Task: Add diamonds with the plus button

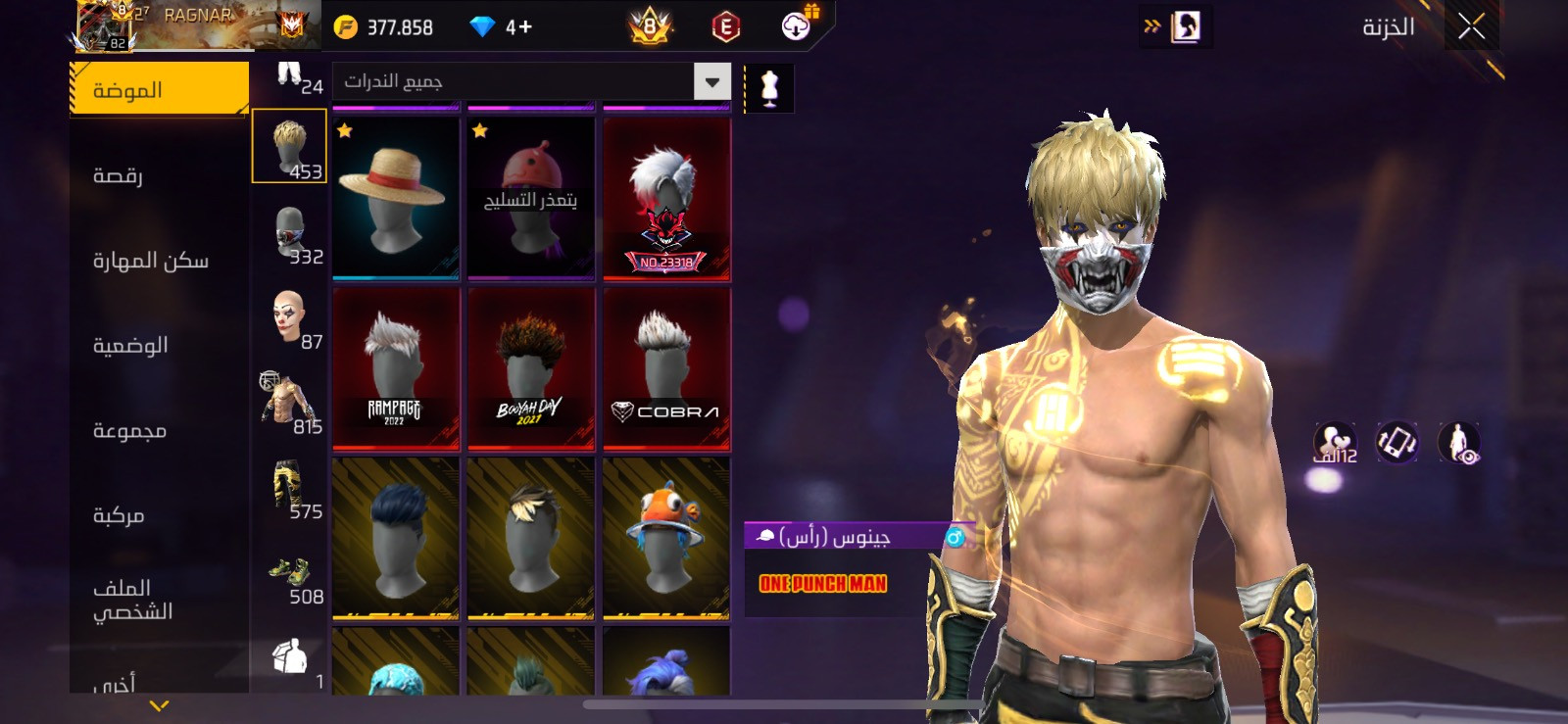Action: tap(526, 27)
